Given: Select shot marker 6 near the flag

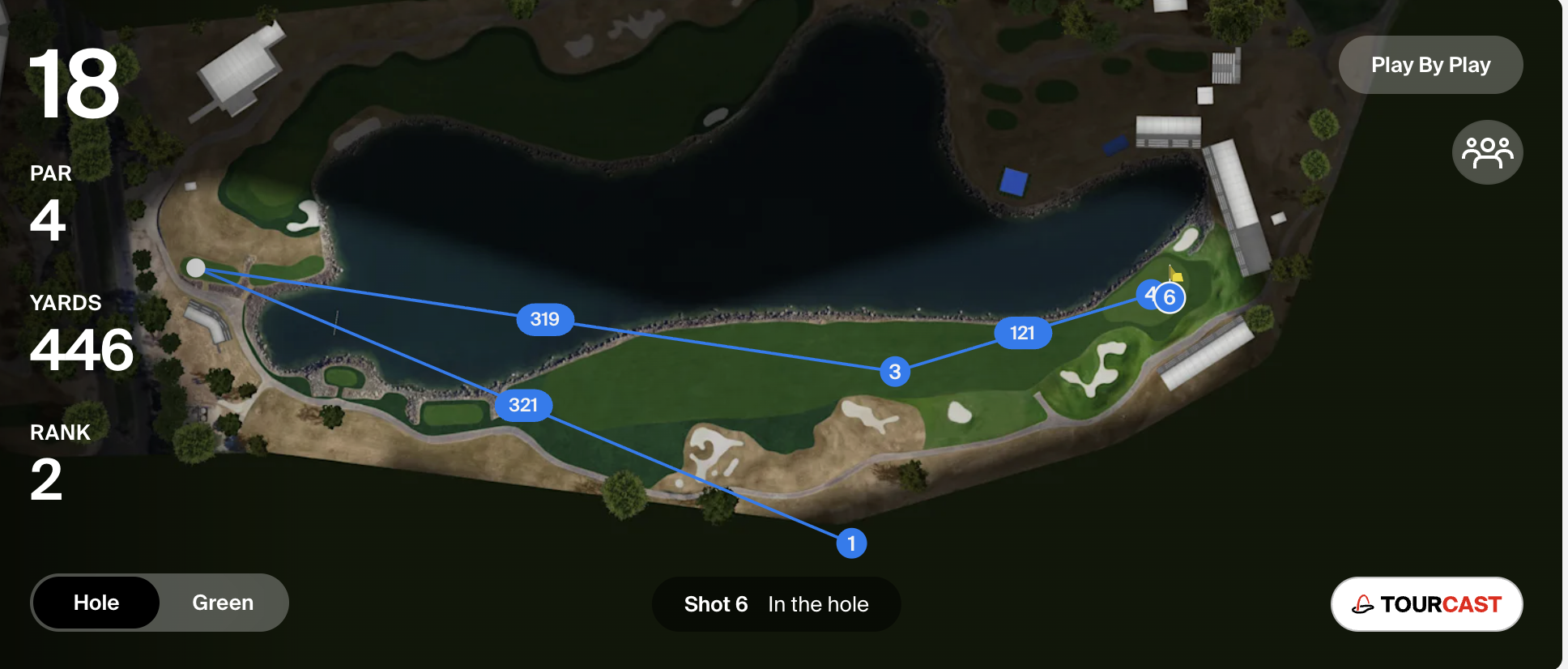Looking at the screenshot, I should (1170, 298).
